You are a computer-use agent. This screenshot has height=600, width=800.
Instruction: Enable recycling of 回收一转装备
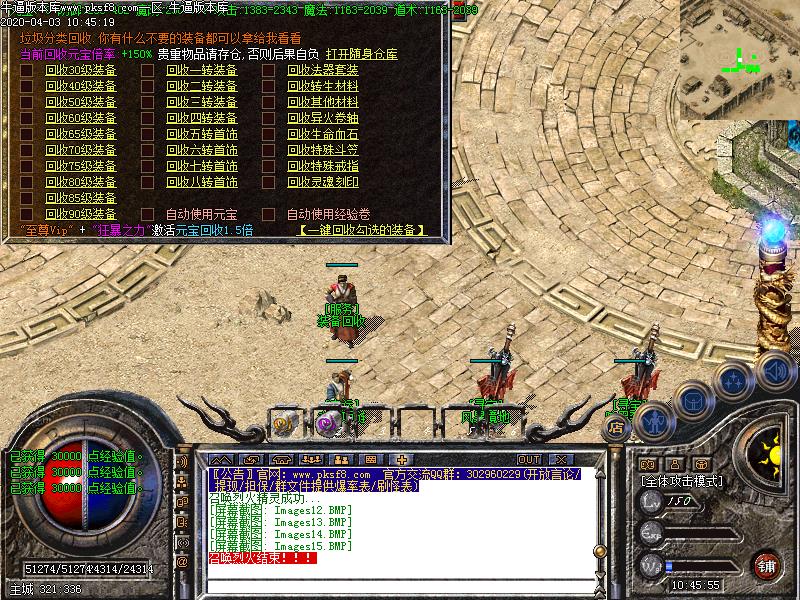tap(146, 71)
